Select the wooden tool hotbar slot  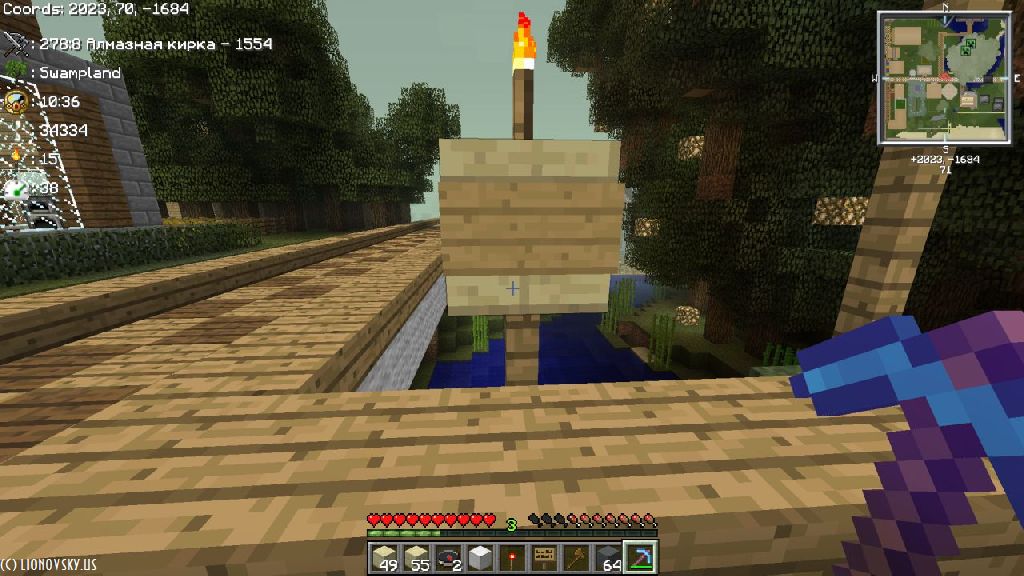pos(575,557)
